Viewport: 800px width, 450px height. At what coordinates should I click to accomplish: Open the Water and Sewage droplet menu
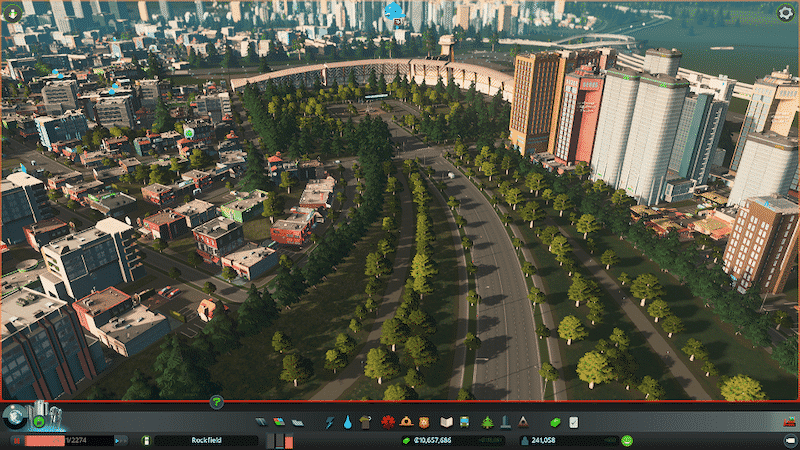[347, 422]
